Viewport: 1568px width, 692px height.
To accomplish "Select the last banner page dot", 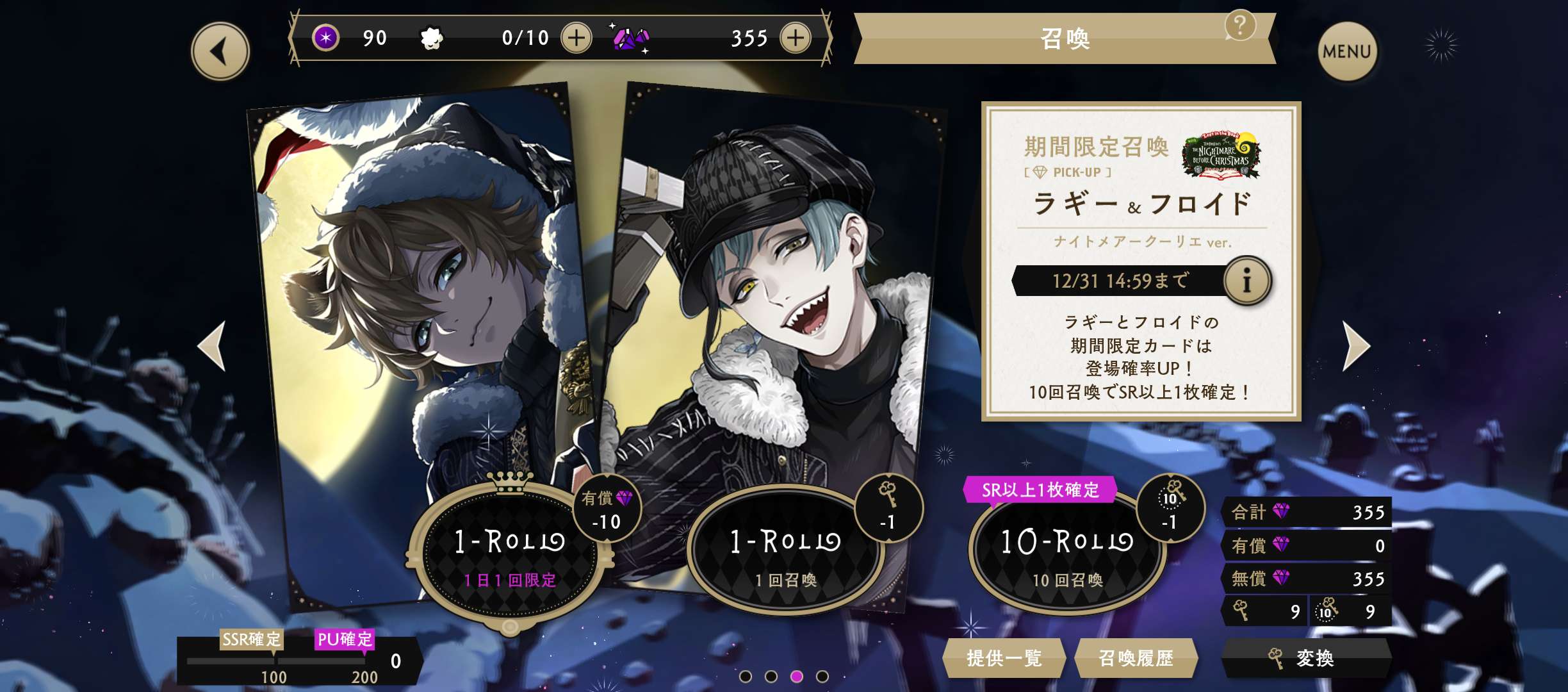I will tap(822, 676).
